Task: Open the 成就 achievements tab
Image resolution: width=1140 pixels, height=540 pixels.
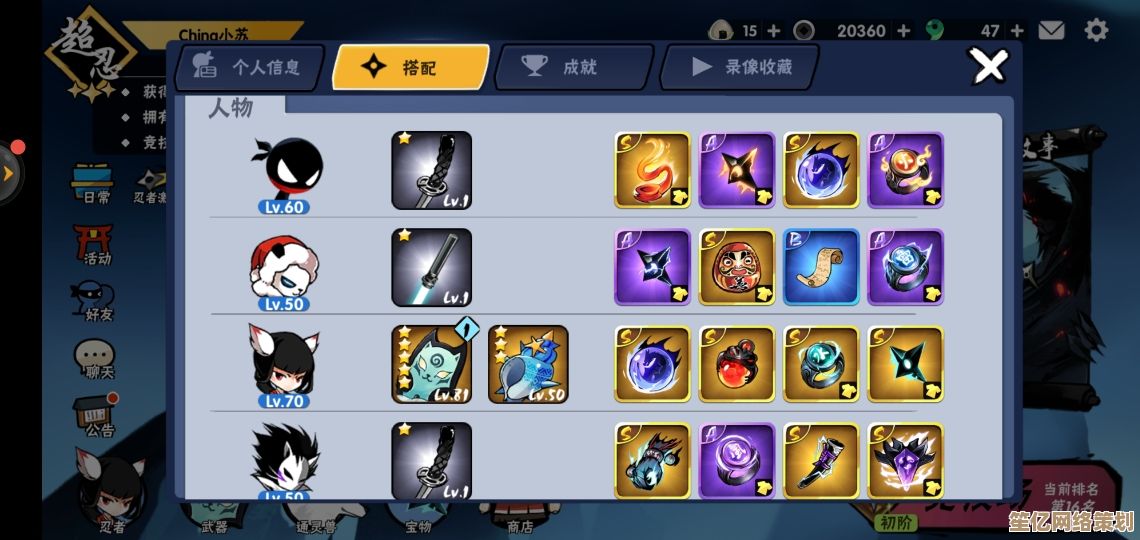Action: (572, 67)
